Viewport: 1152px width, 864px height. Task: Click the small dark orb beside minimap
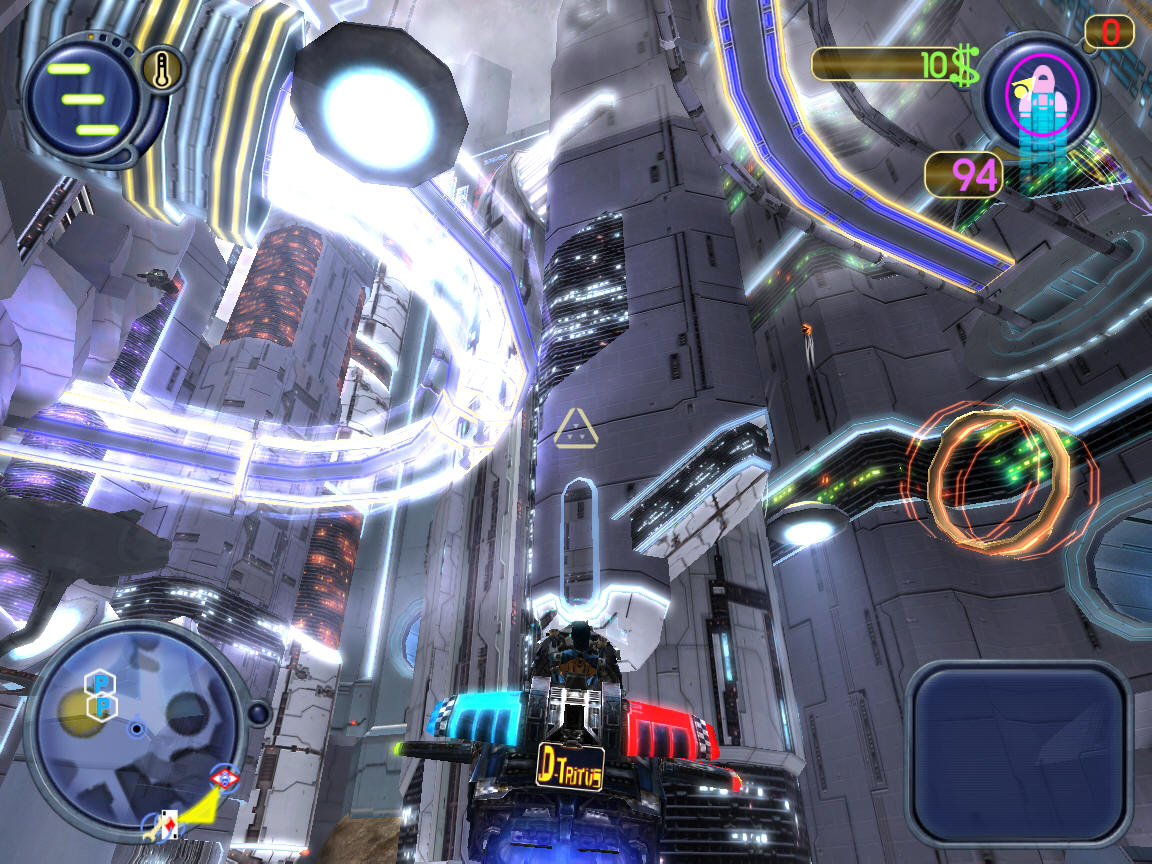[258, 713]
